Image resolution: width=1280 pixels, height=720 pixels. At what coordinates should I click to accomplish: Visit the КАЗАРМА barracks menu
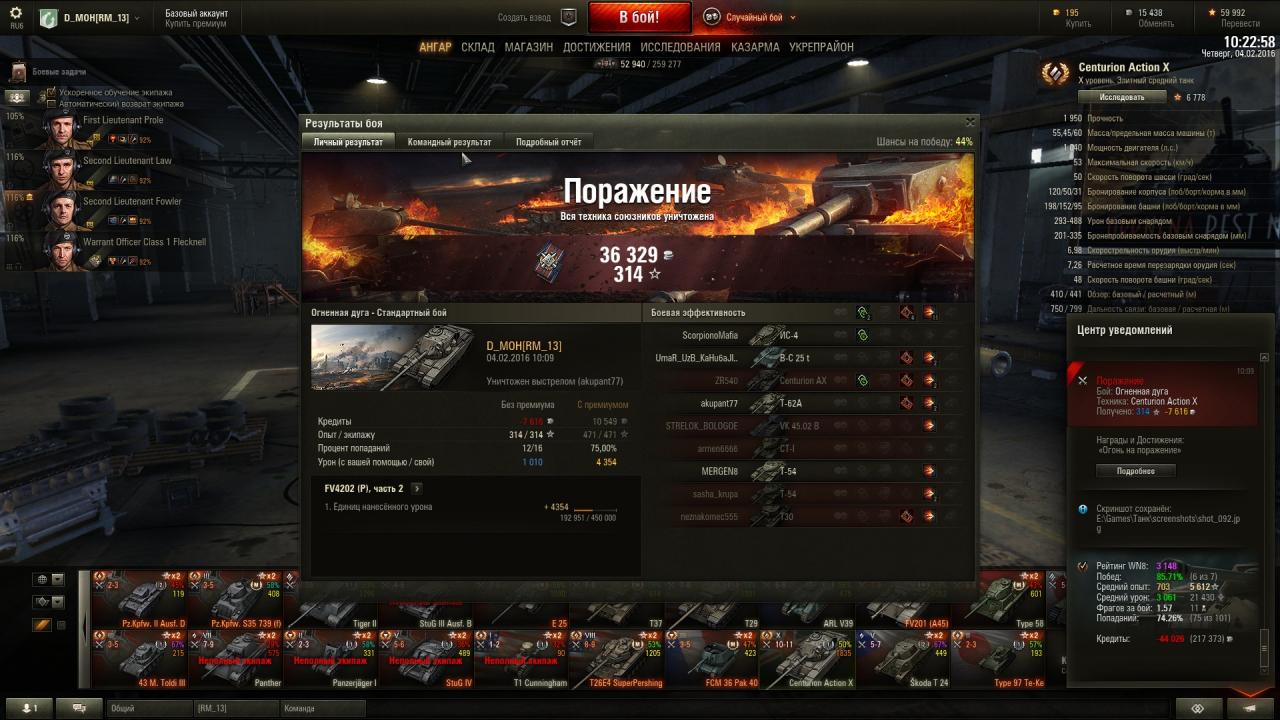point(755,47)
